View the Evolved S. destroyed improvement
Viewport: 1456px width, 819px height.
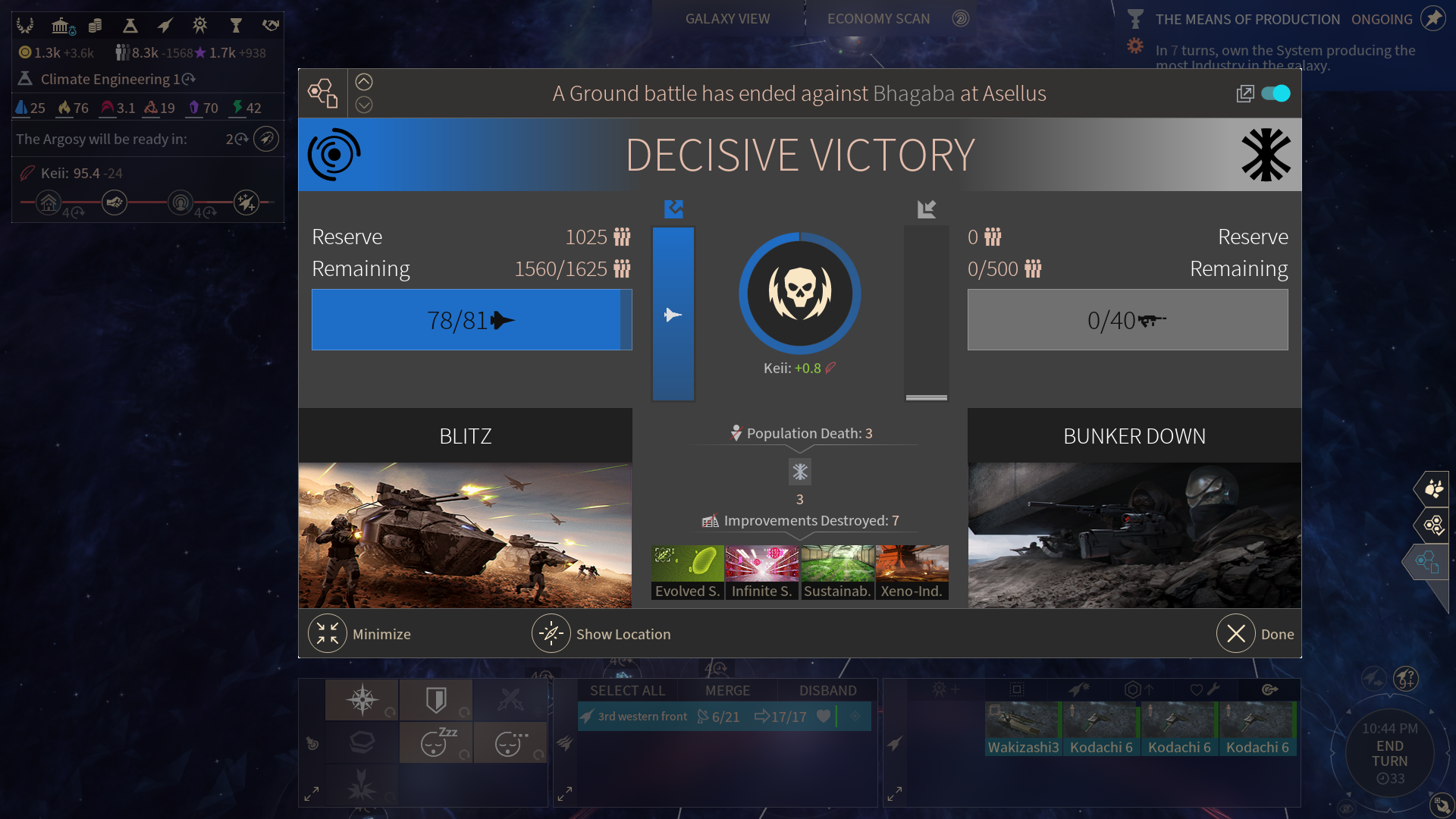687,573
